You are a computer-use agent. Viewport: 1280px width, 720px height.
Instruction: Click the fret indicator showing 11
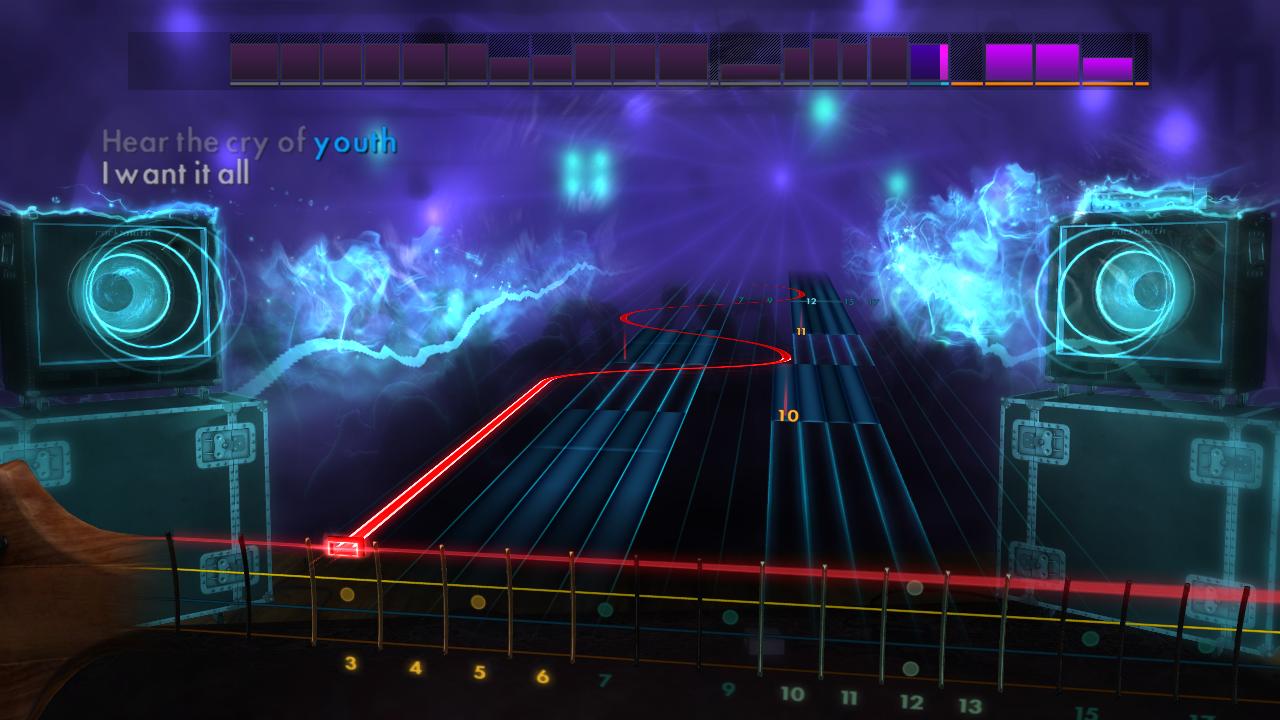click(800, 331)
